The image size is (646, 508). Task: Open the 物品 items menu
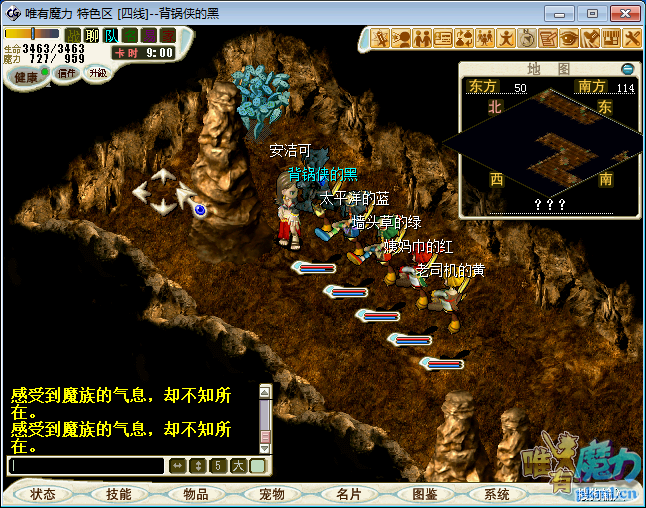pos(195,494)
